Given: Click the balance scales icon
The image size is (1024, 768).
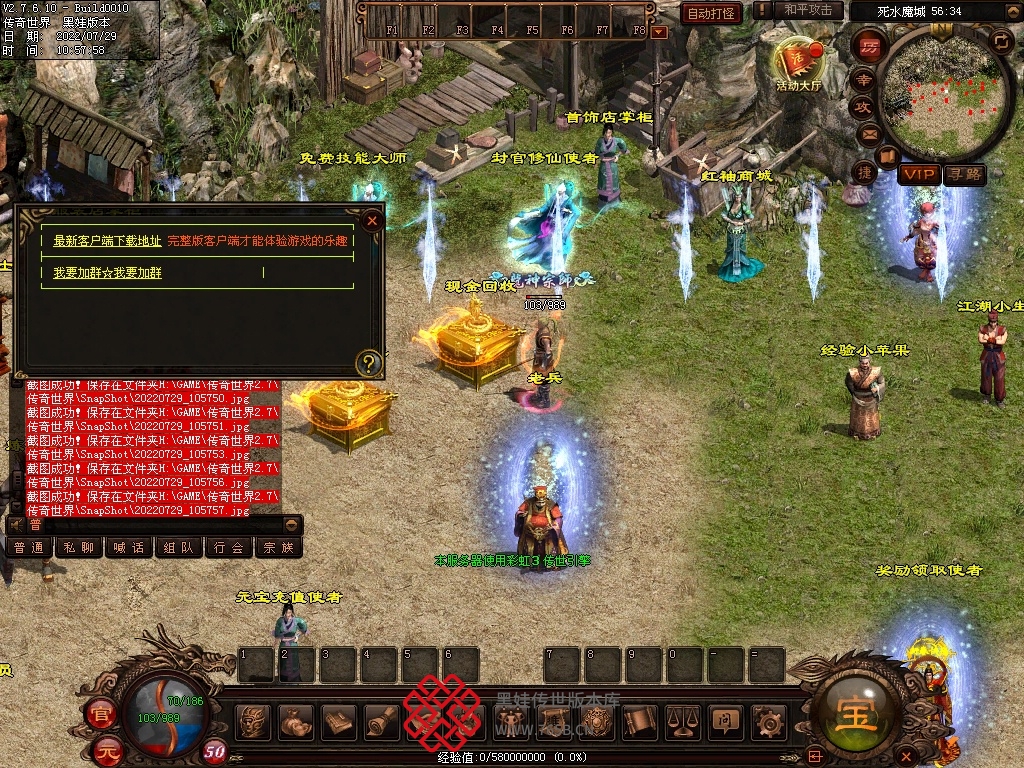Looking at the screenshot, I should 683,721.
